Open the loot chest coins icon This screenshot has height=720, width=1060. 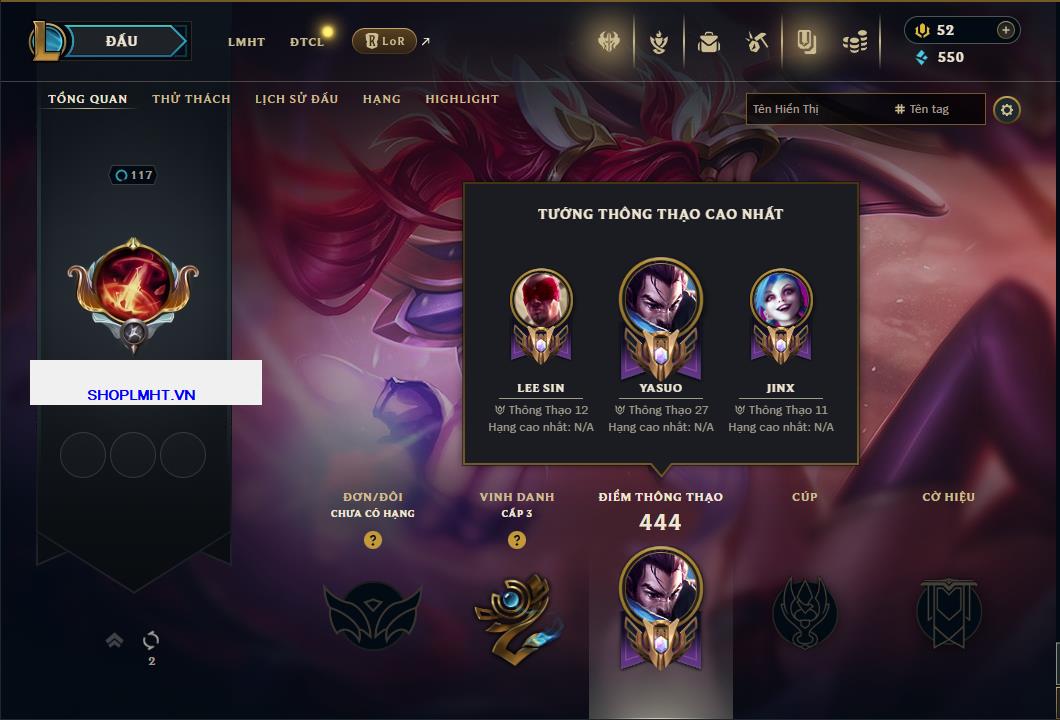(x=854, y=42)
